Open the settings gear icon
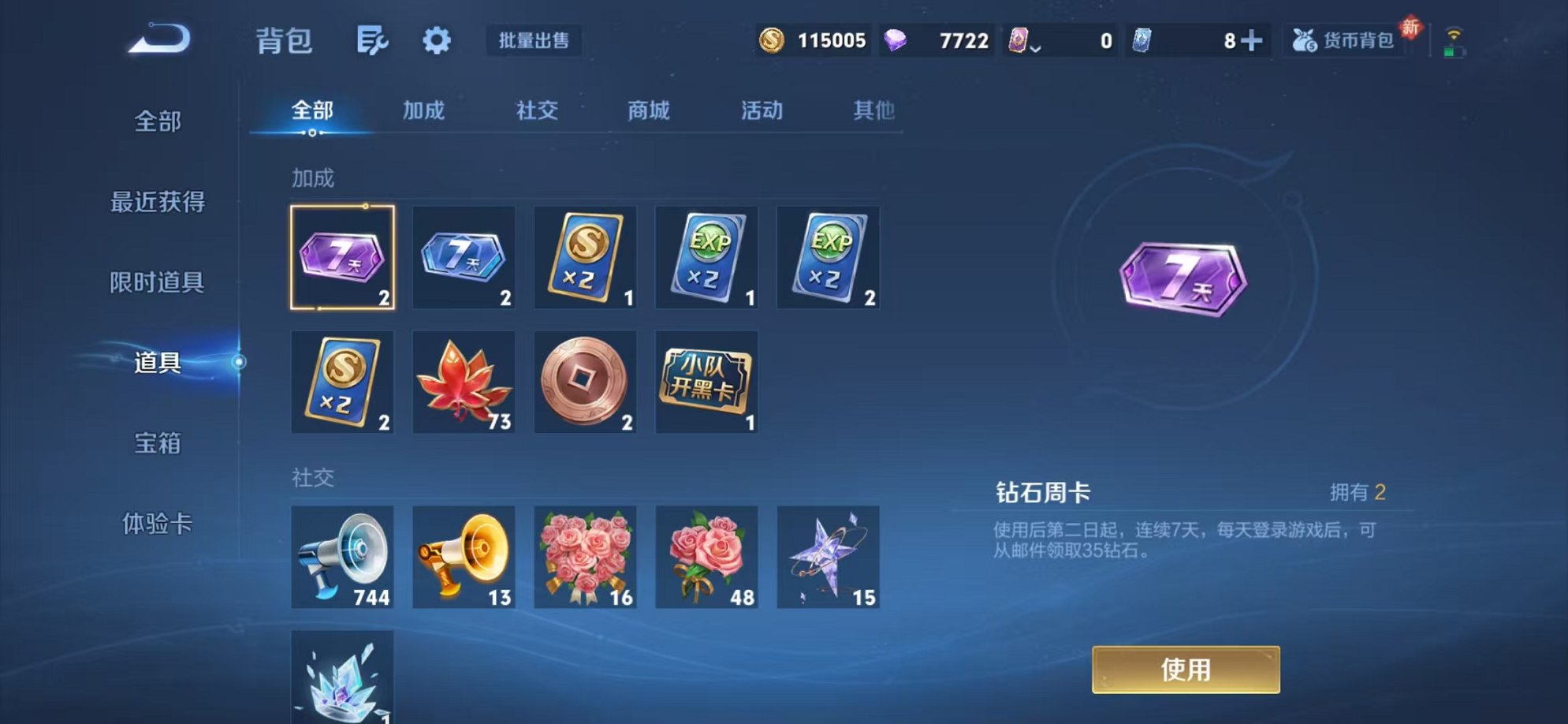Viewport: 1568px width, 724px height. coord(437,41)
